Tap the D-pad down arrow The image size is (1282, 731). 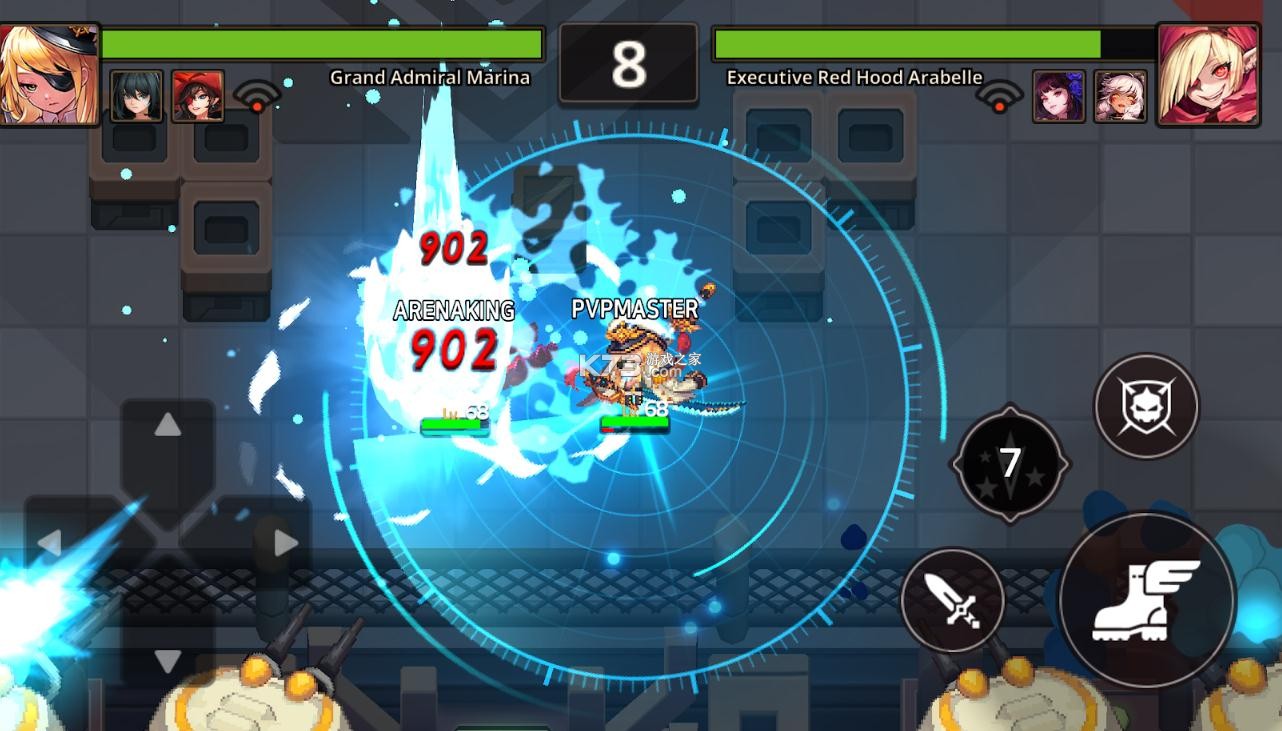[x=167, y=660]
